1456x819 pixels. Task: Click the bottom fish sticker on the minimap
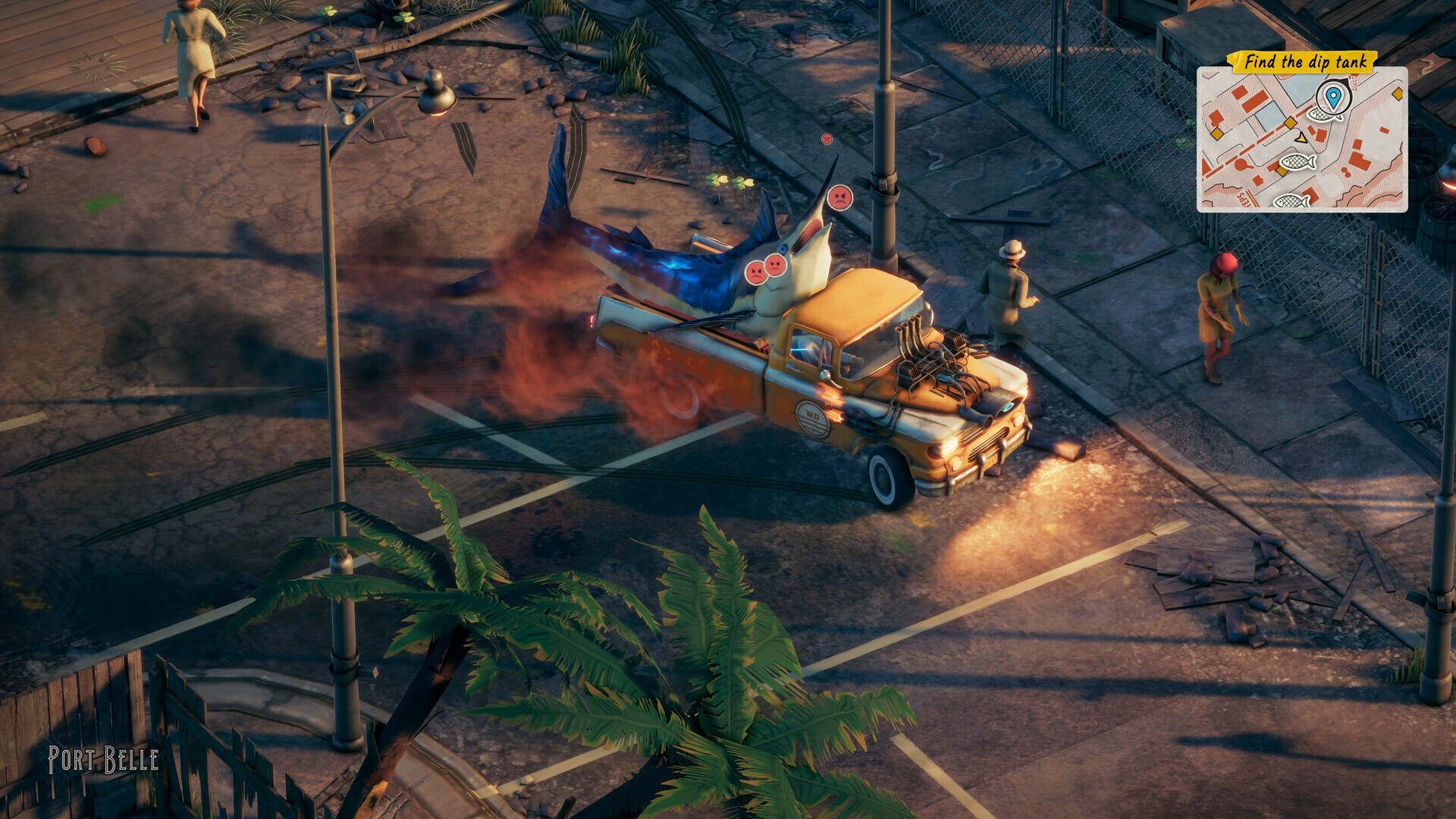point(1291,202)
